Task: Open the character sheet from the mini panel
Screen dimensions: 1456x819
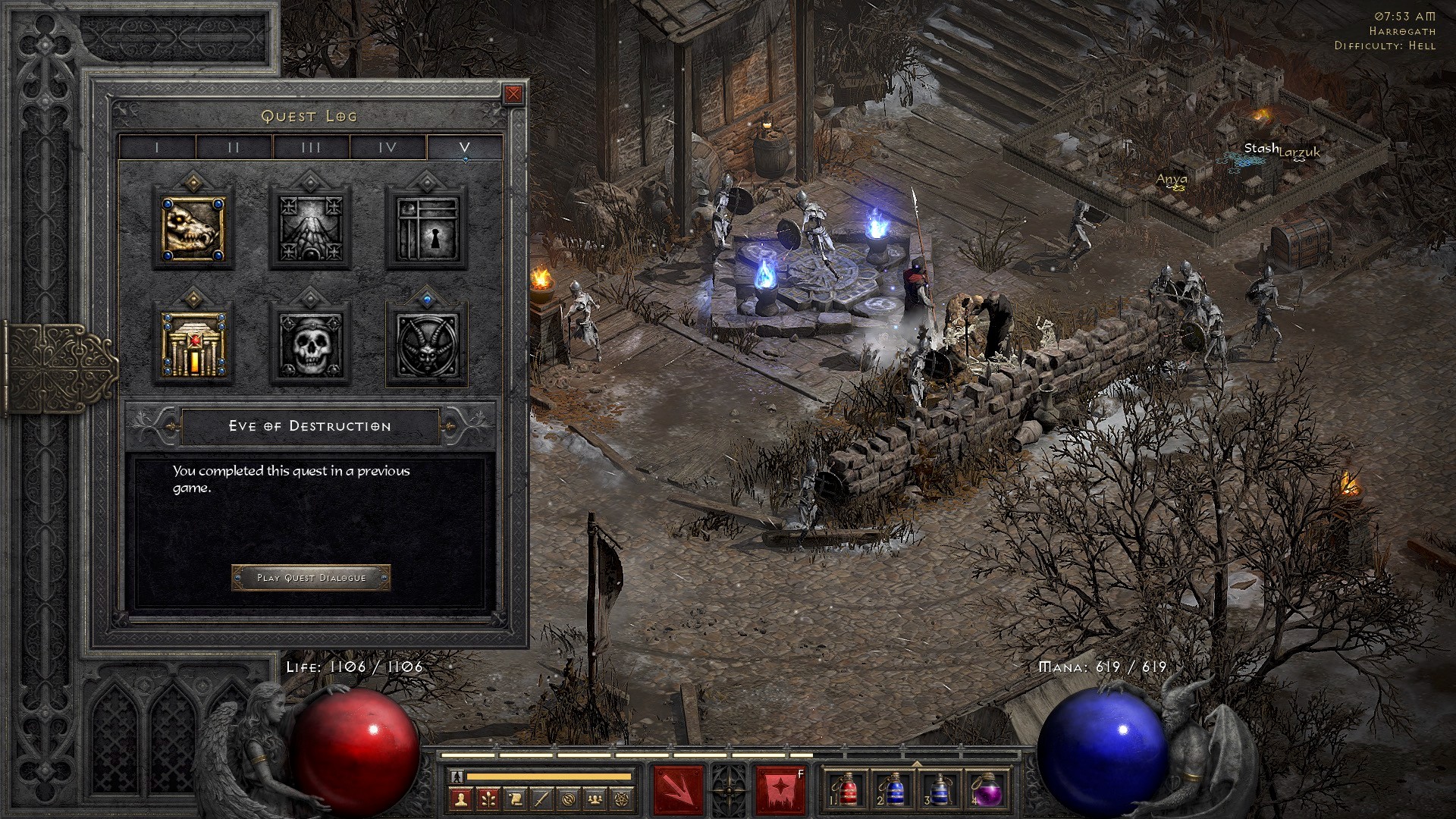Action: tap(461, 799)
